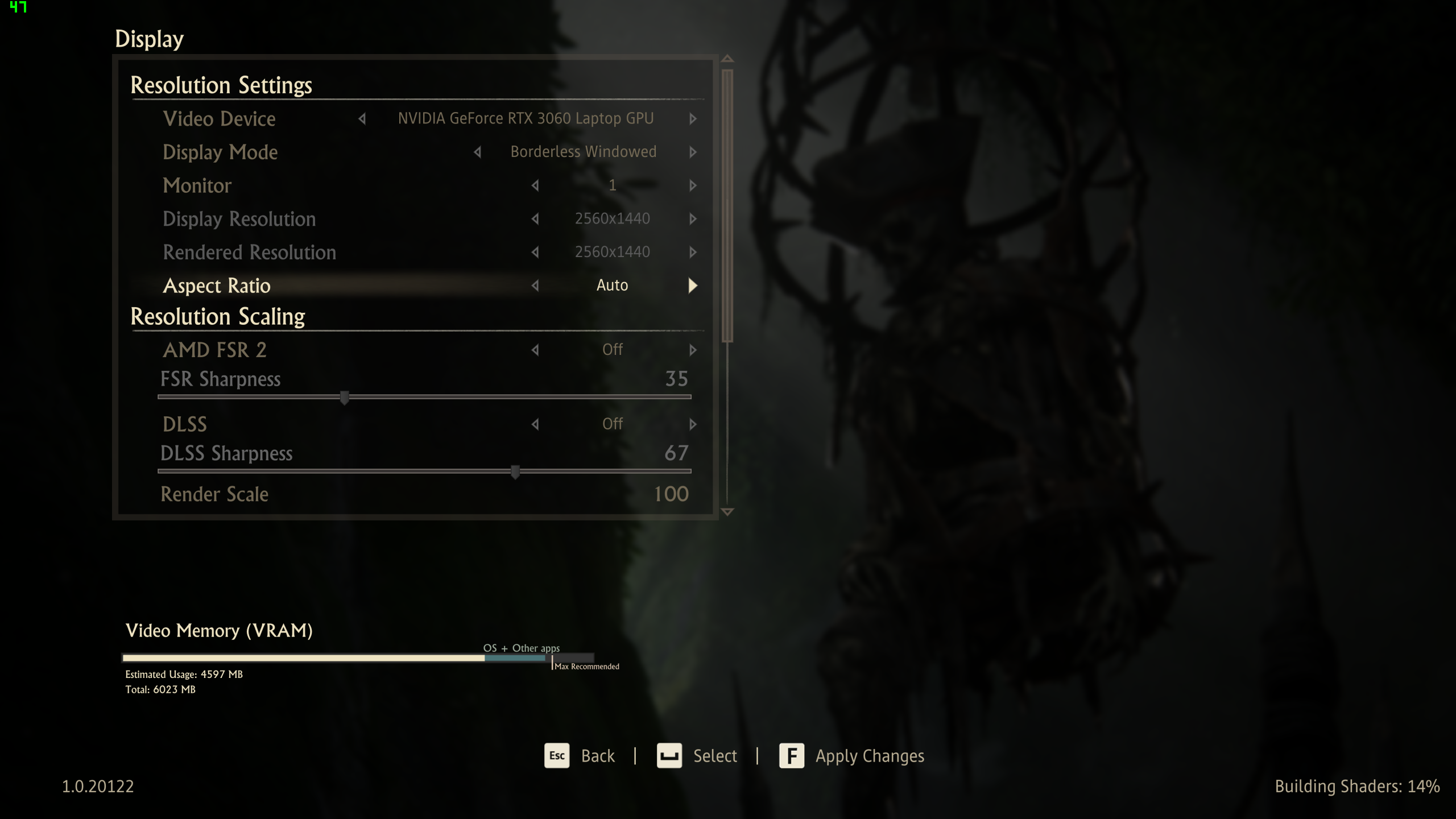Increase Display Resolution using right arrow

(693, 219)
